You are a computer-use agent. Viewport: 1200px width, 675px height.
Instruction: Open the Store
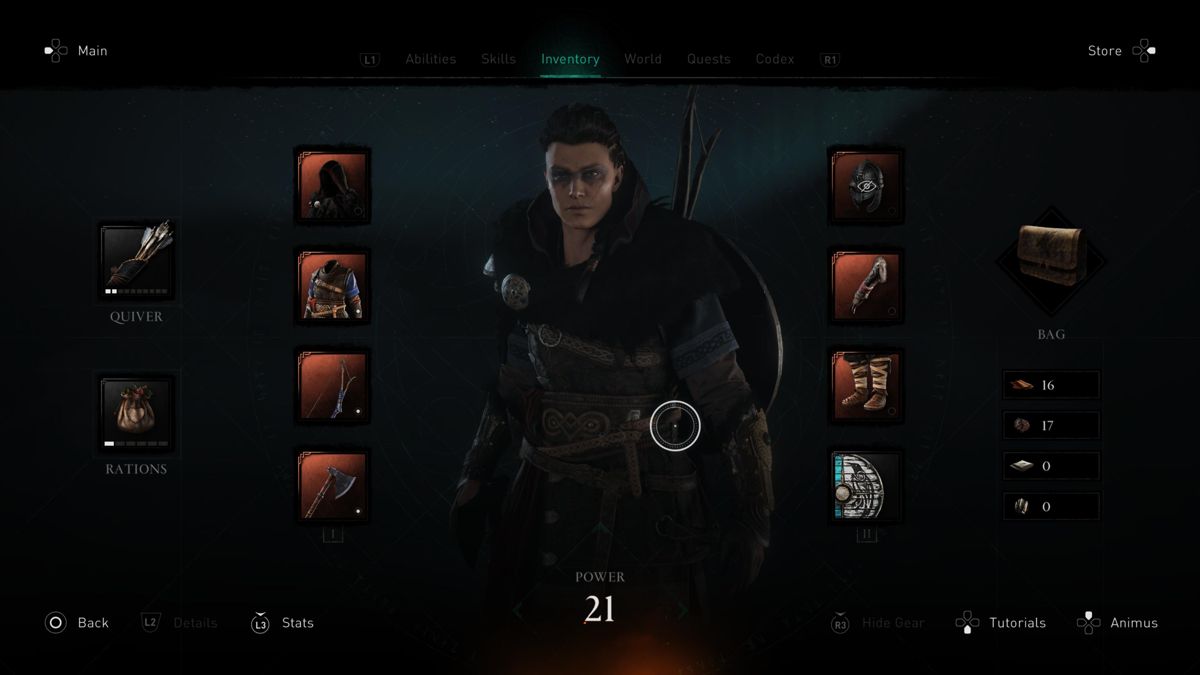tap(1105, 51)
